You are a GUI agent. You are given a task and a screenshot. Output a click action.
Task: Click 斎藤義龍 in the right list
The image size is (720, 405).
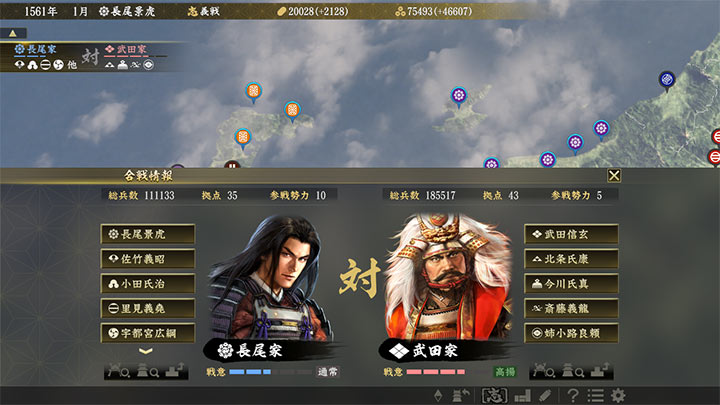click(571, 309)
